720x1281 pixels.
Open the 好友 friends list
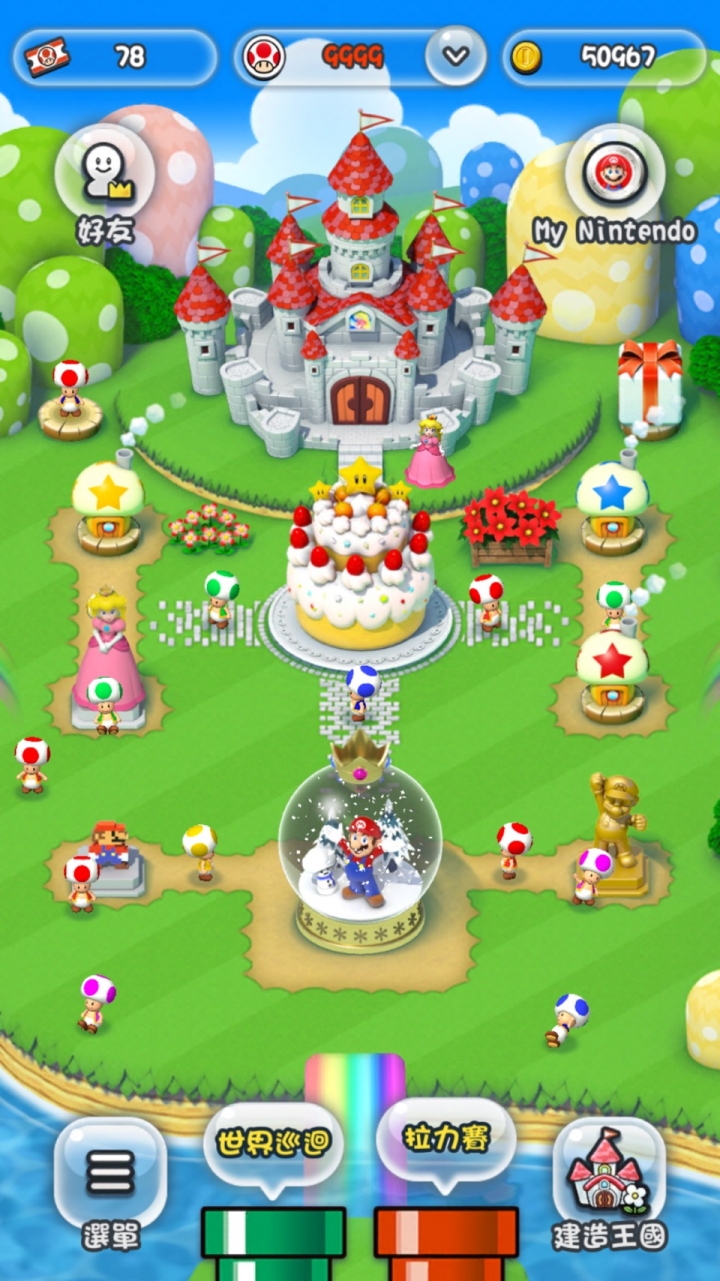click(105, 172)
